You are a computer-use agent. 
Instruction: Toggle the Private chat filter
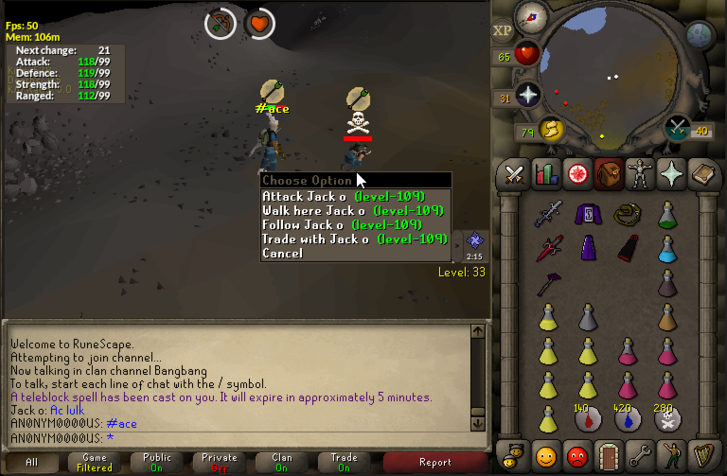point(219,462)
